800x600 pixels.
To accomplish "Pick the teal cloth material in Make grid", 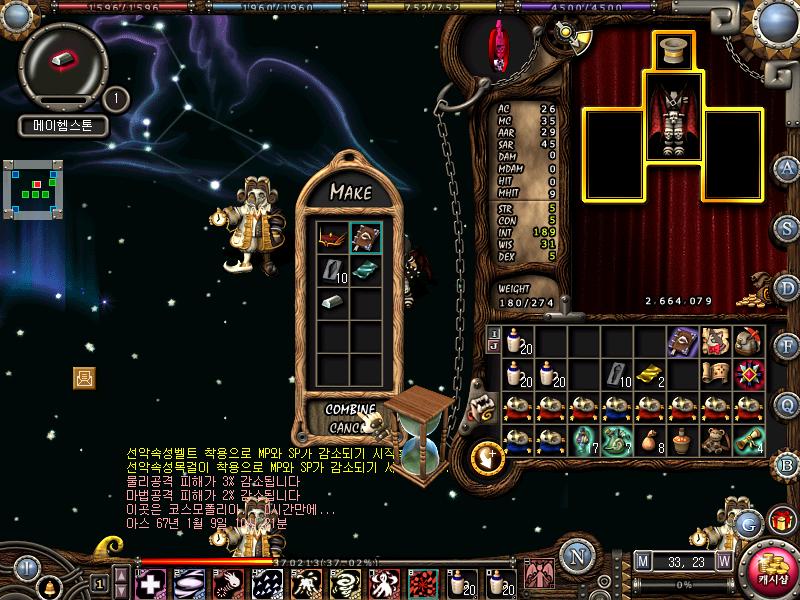I will pyautogui.click(x=365, y=270).
